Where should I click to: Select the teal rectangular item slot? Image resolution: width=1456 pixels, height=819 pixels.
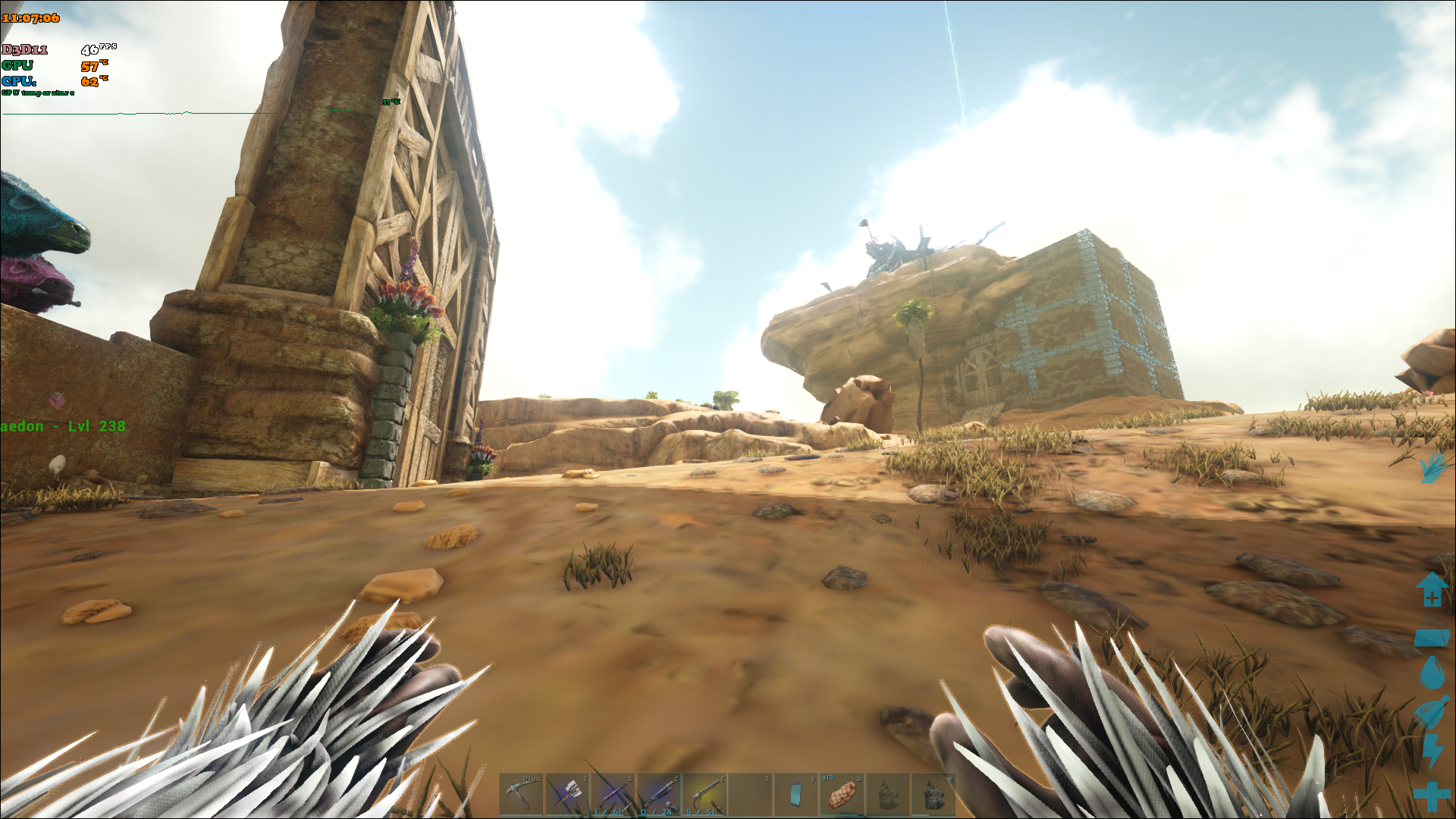coord(796,794)
